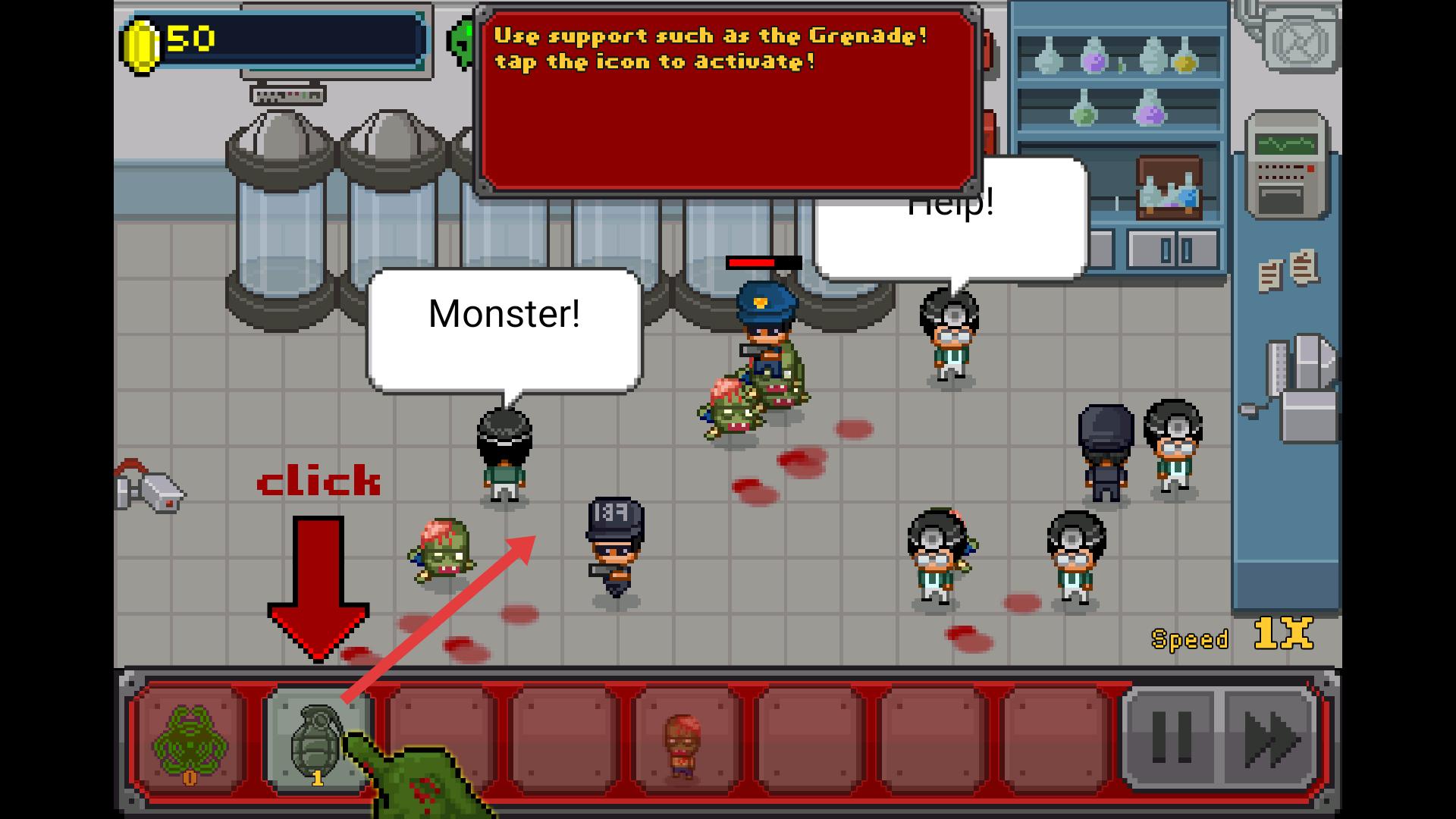This screenshot has width=1456, height=819.
Task: Select the green biohazard ability slot
Action: [x=190, y=739]
